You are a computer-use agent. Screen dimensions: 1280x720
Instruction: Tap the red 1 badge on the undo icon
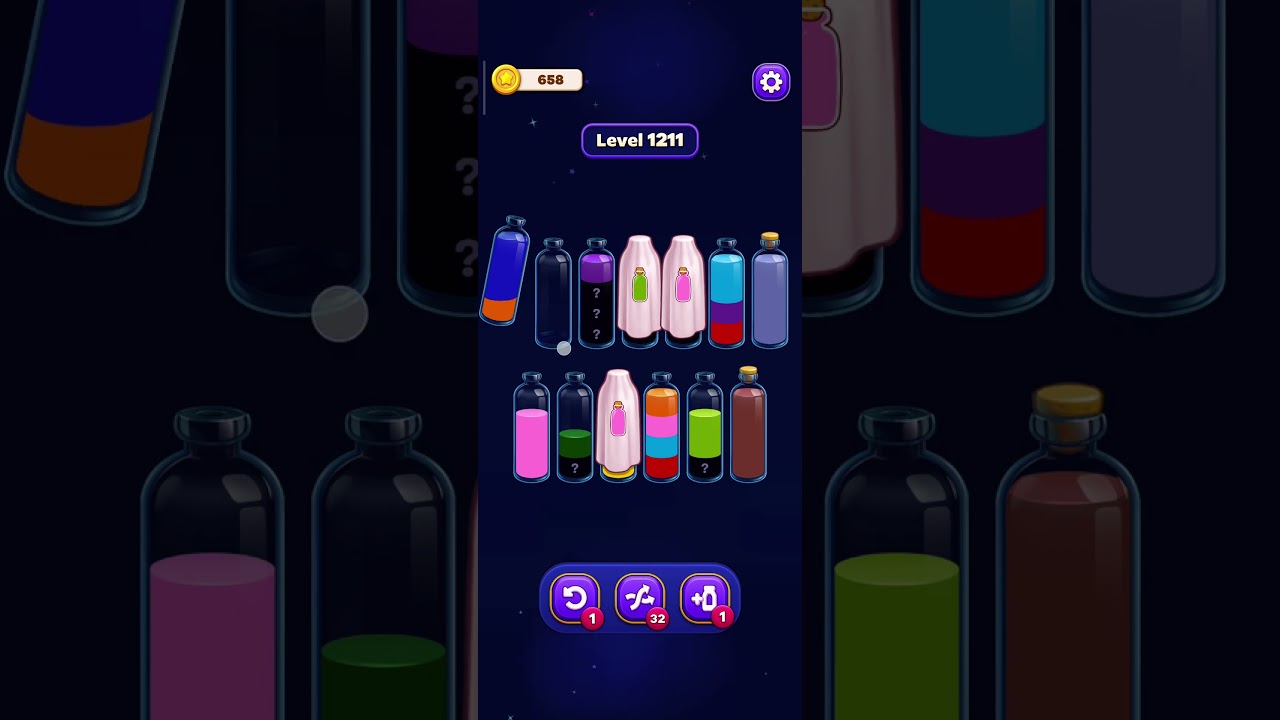click(591, 618)
